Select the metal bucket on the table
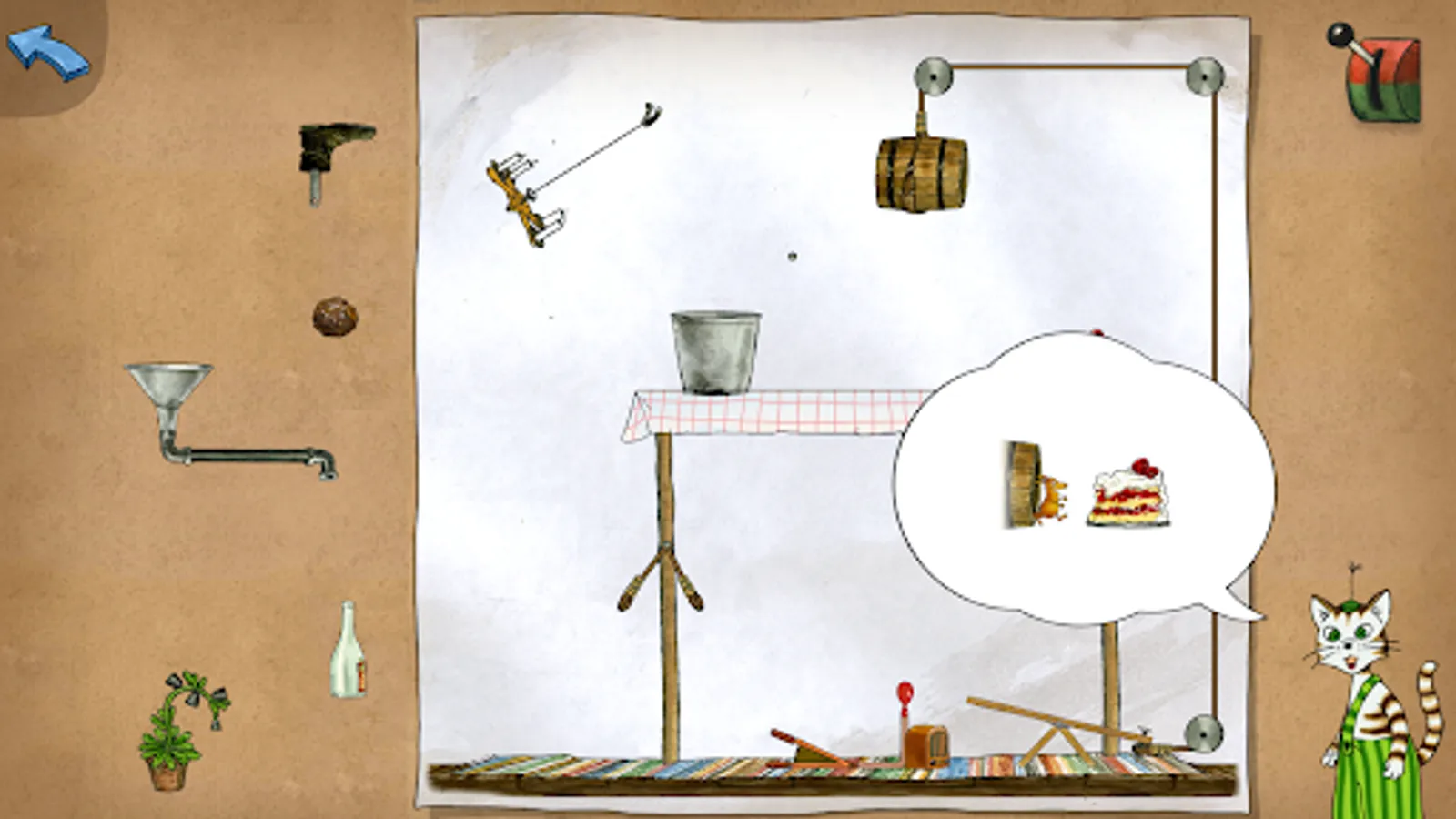Screen dimensions: 1456x819 click(714, 350)
